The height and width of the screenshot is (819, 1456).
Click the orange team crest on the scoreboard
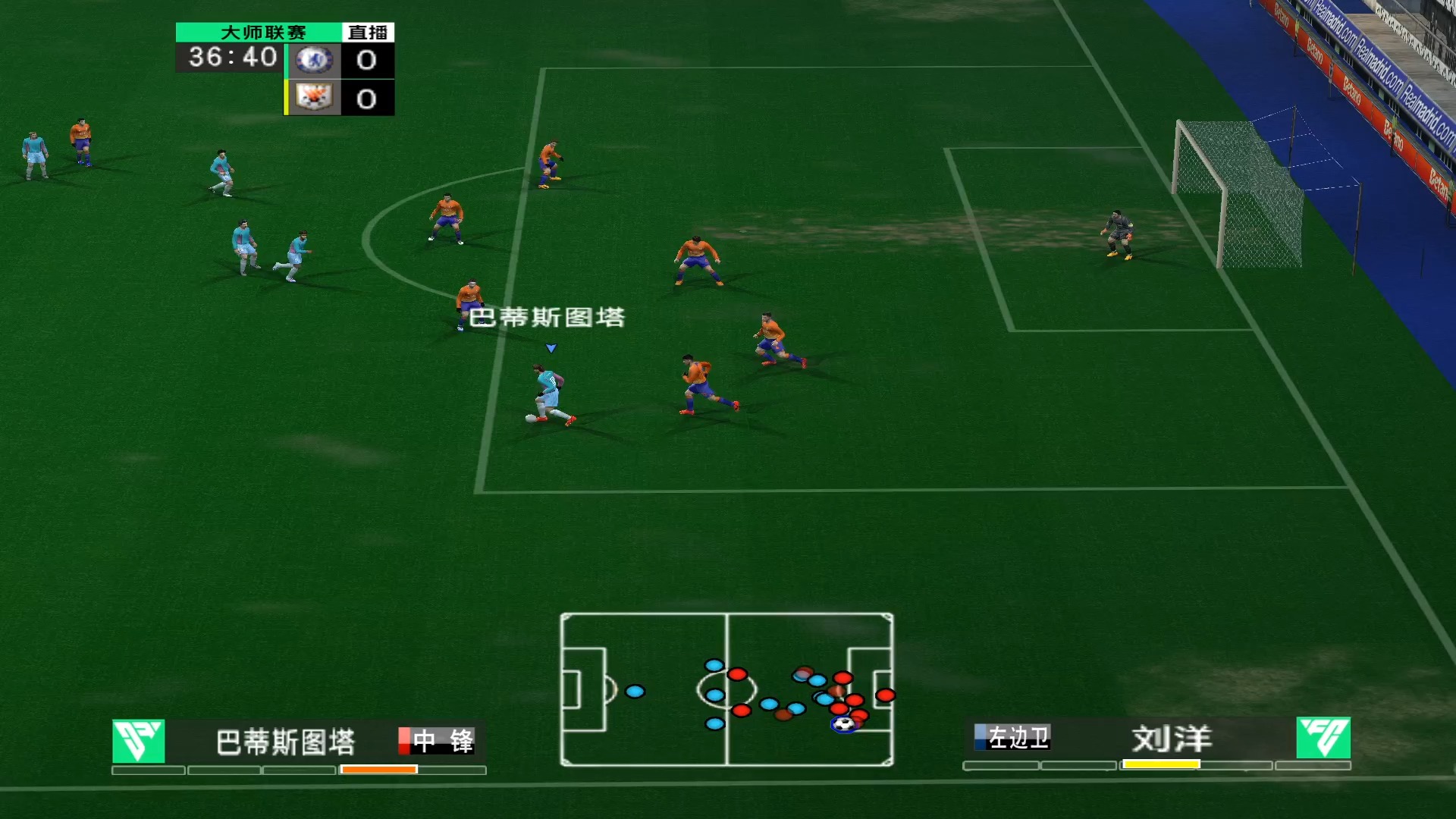(x=313, y=98)
